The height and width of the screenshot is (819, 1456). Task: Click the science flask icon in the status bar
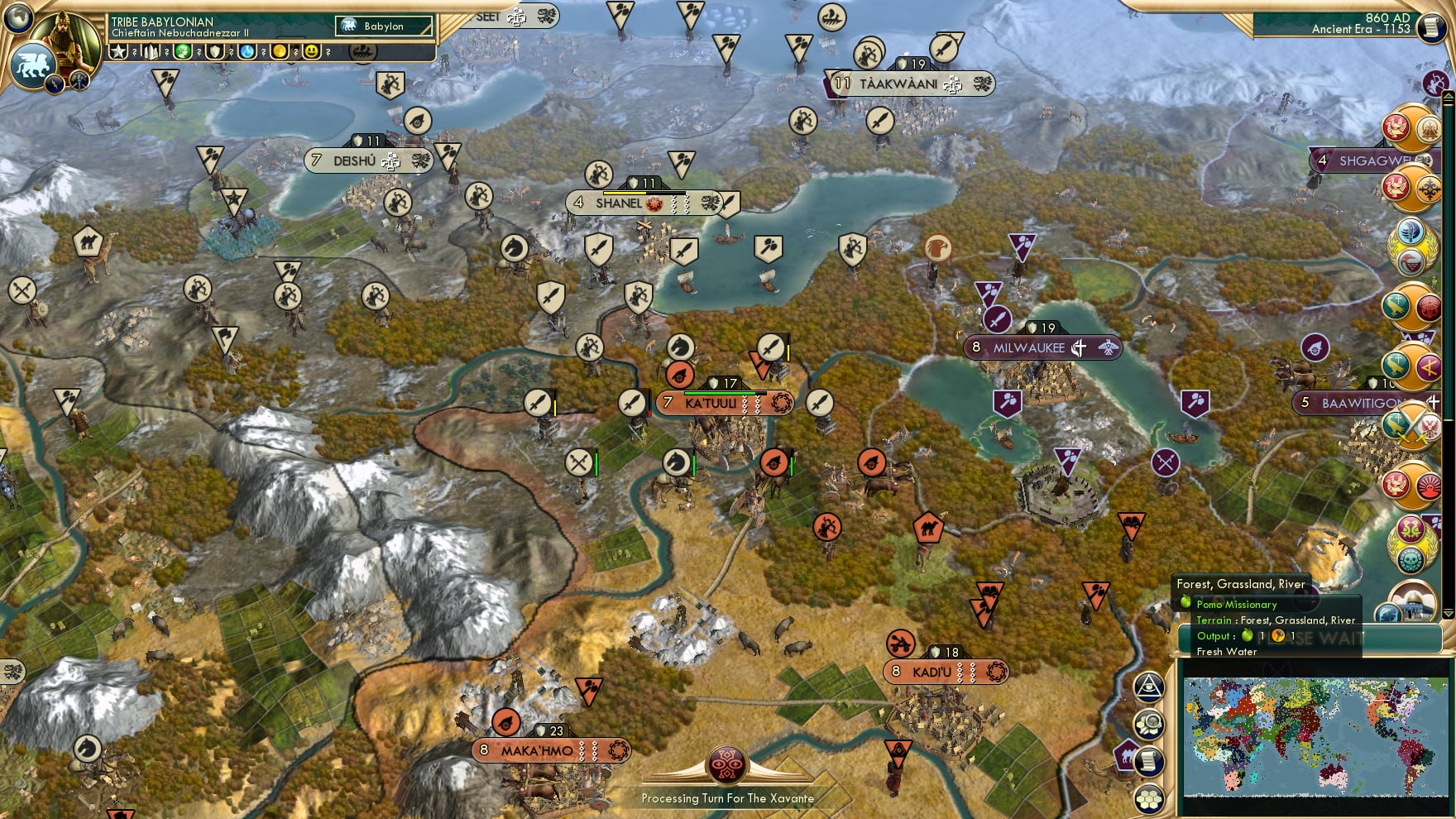247,51
